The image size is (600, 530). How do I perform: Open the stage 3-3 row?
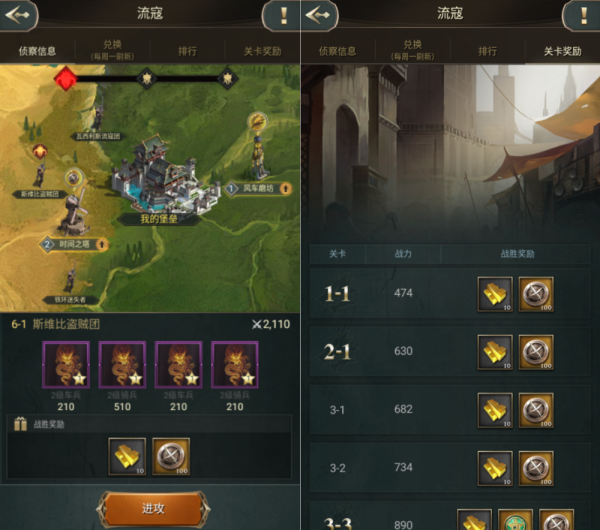pyautogui.click(x=449, y=518)
